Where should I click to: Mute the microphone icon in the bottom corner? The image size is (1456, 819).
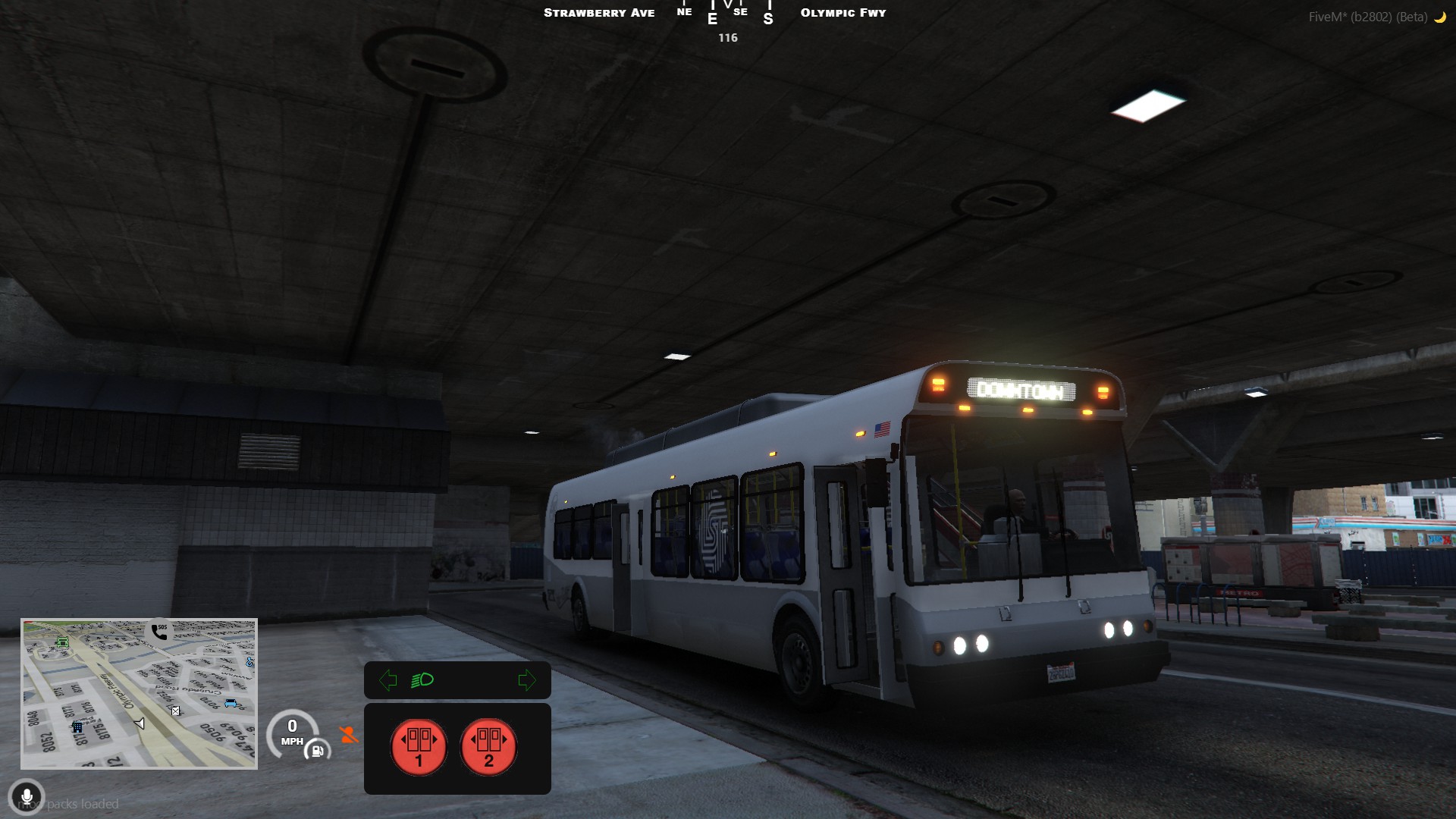[29, 798]
